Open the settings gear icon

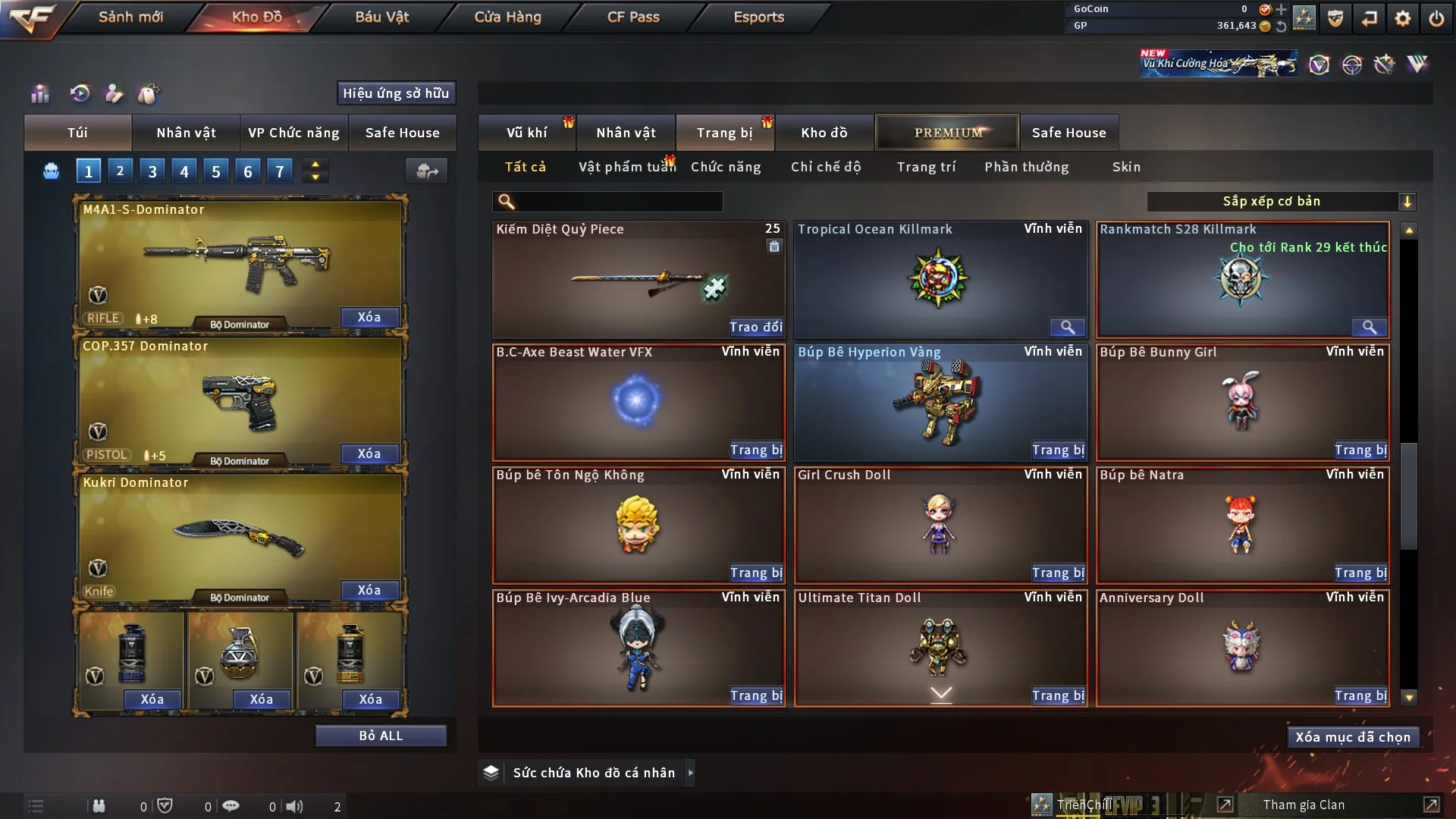click(x=1402, y=18)
